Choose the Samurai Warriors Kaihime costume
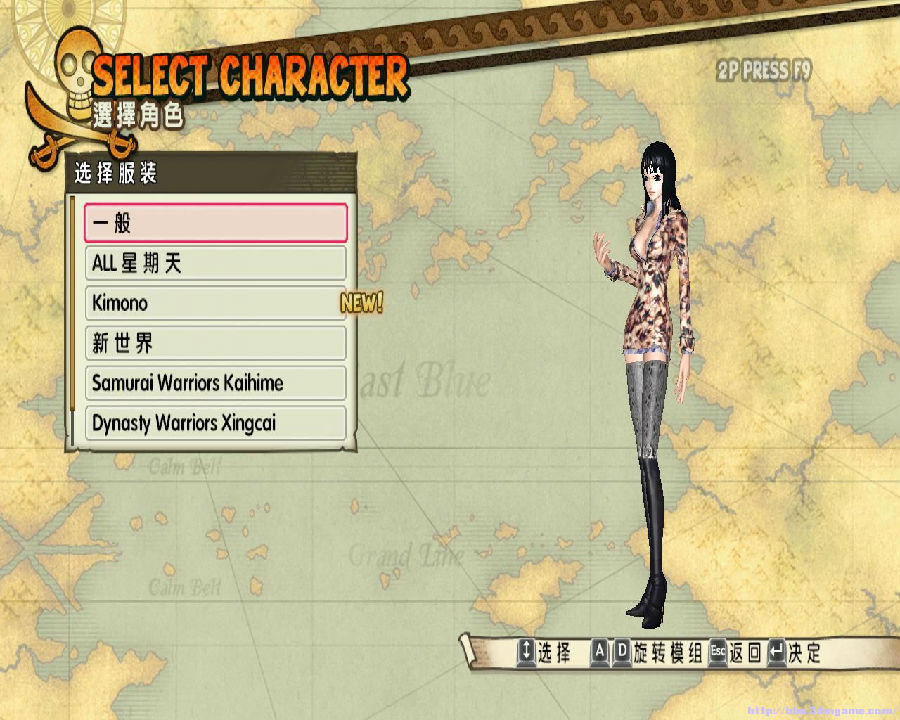The image size is (900, 720). point(215,383)
